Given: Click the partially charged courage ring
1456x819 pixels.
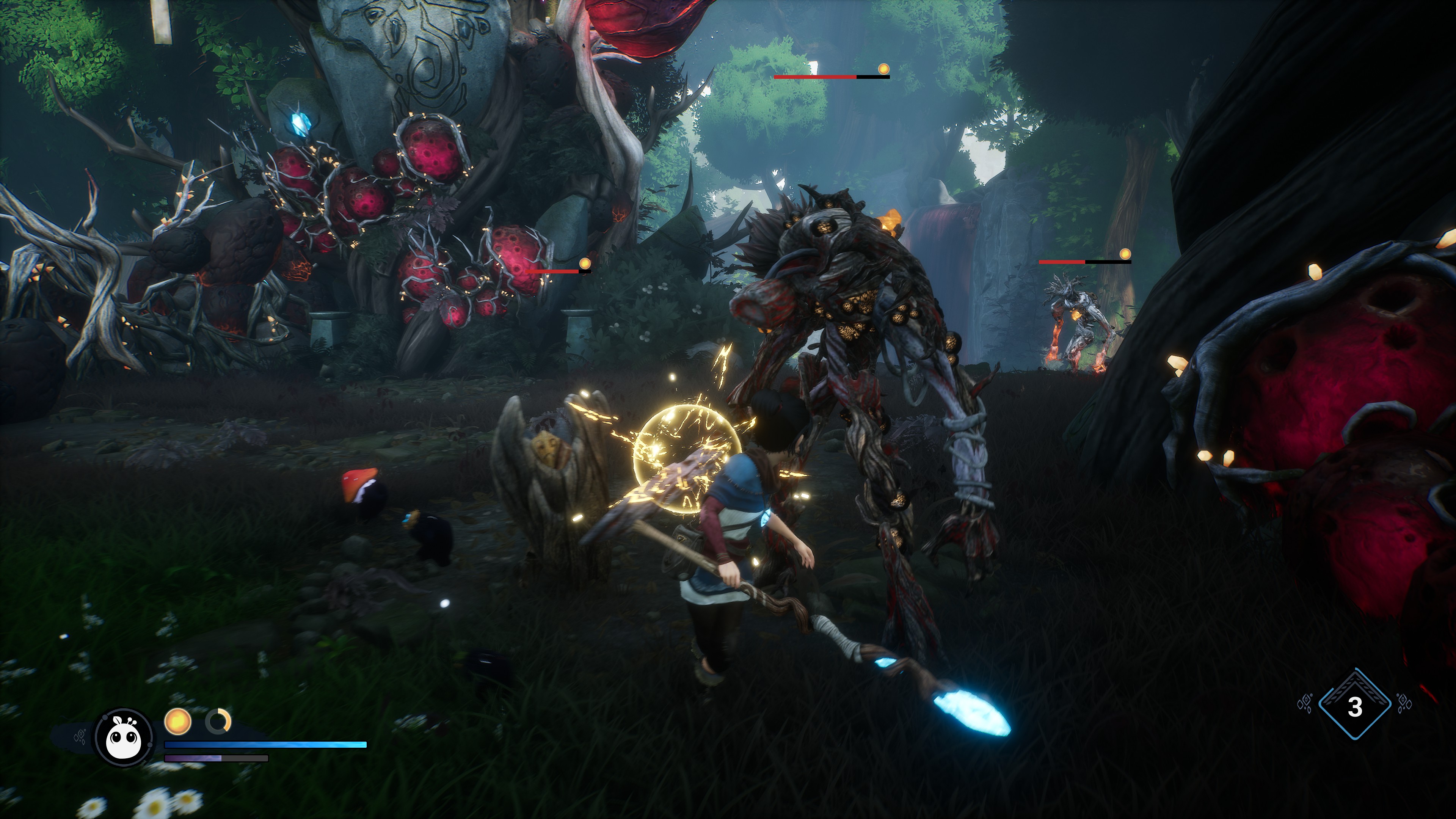Looking at the screenshot, I should [x=218, y=721].
